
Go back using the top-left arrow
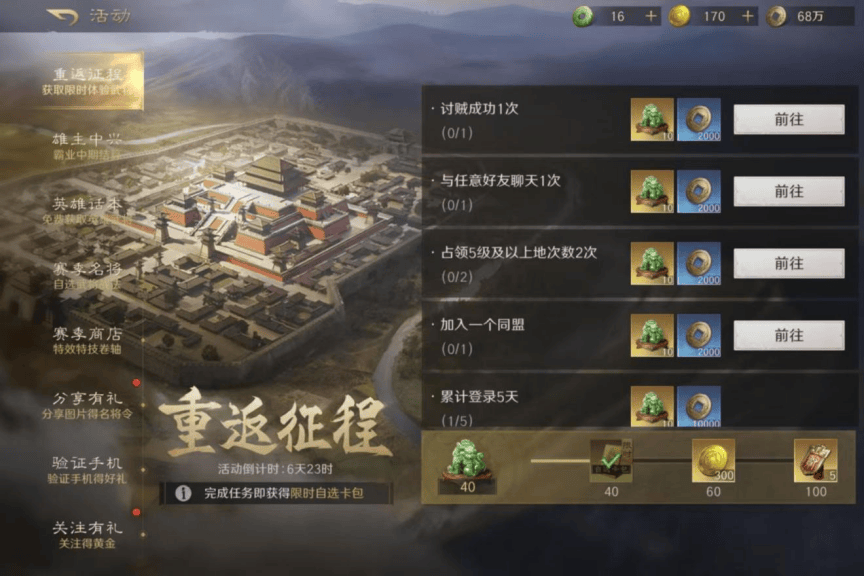[61, 16]
